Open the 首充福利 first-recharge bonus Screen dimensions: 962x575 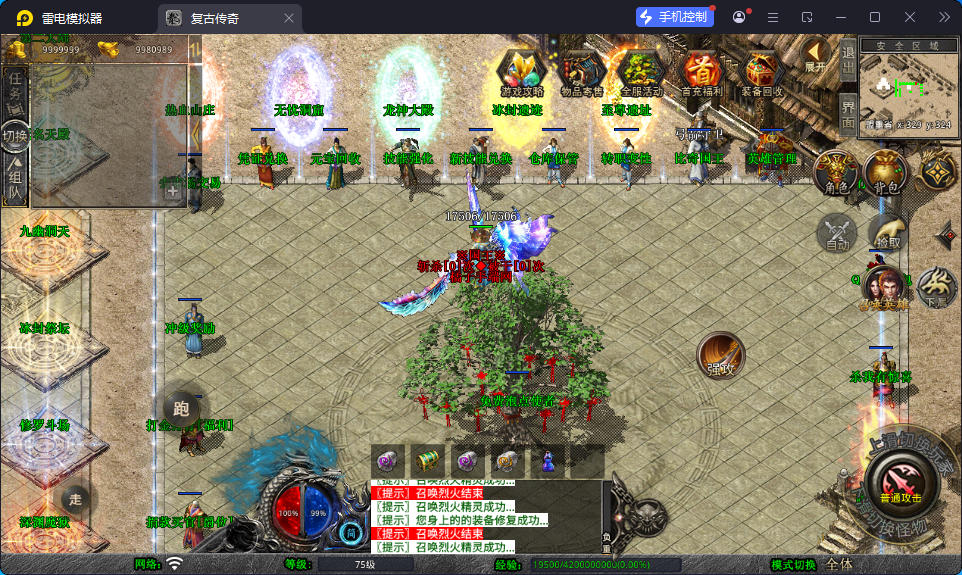point(701,72)
